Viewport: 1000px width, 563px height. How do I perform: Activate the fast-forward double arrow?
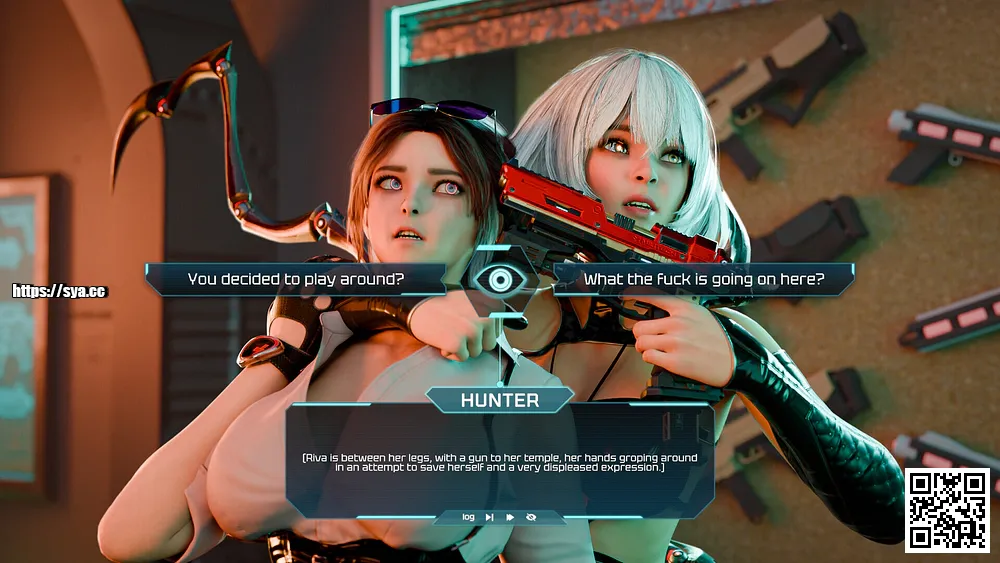pos(510,517)
